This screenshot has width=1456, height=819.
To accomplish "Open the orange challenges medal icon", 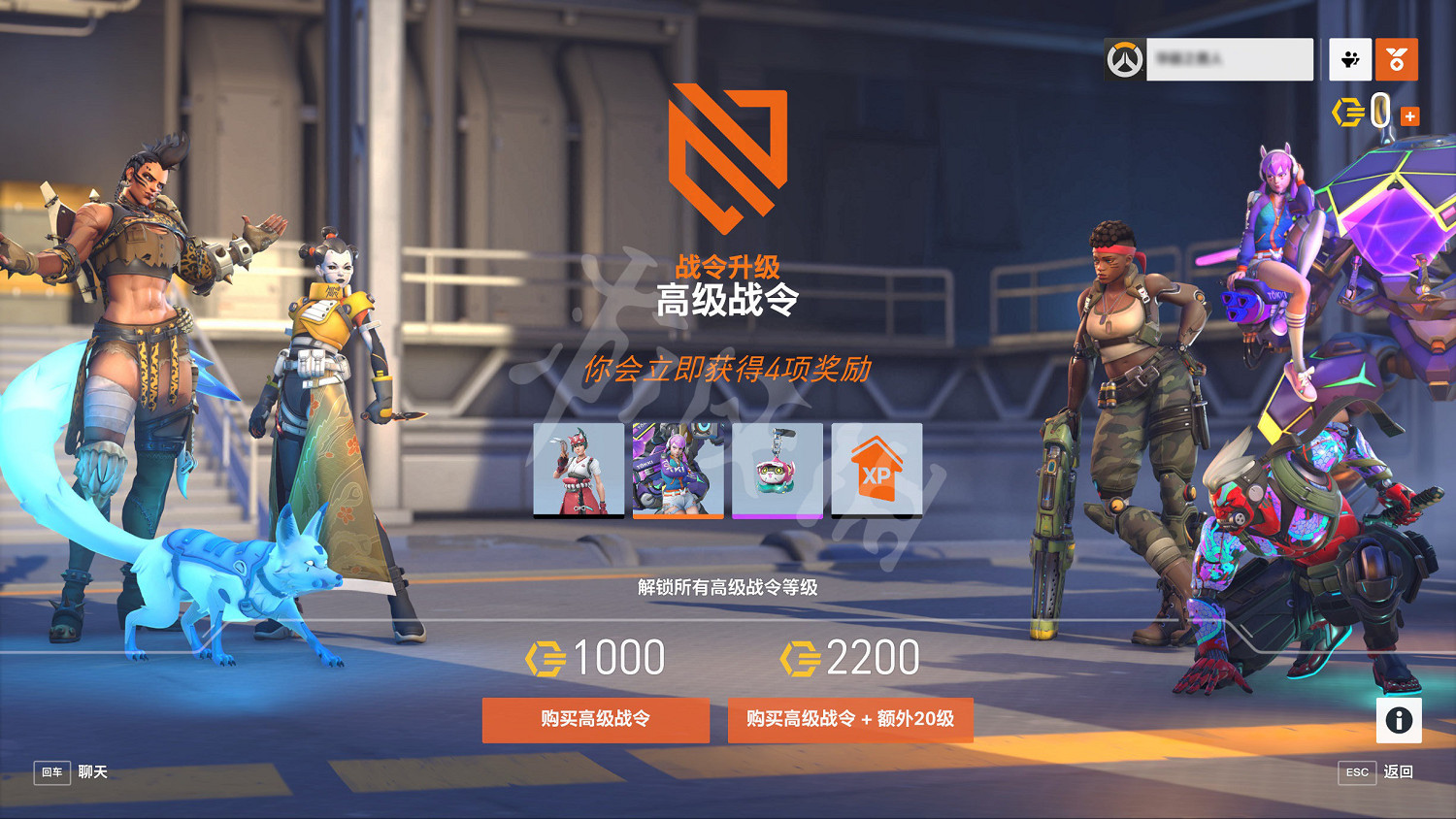I will point(1397,58).
